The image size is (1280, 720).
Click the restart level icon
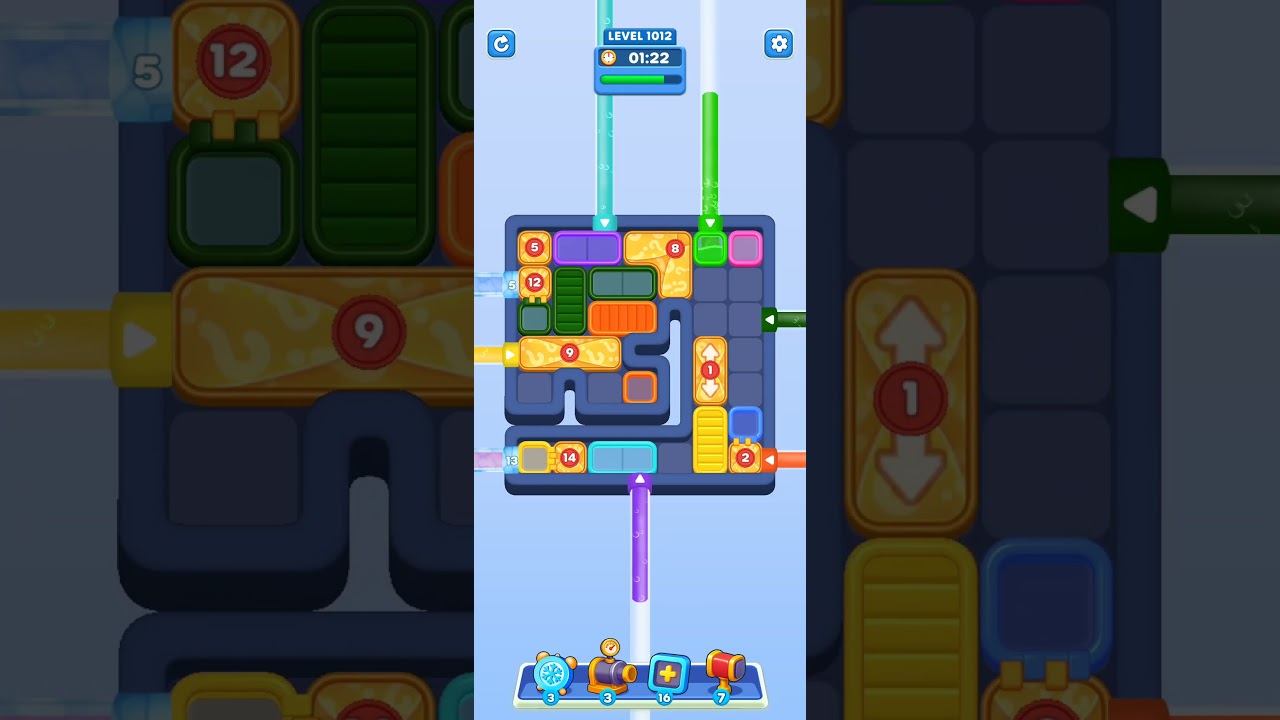click(501, 44)
